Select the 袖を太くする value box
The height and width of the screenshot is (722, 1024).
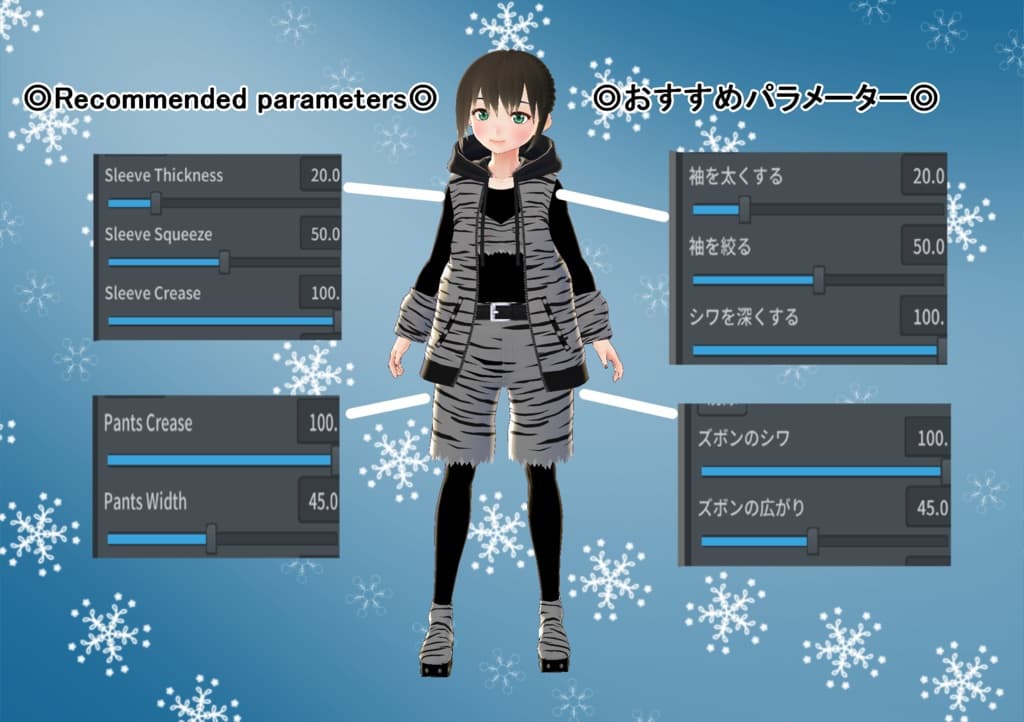click(x=925, y=177)
